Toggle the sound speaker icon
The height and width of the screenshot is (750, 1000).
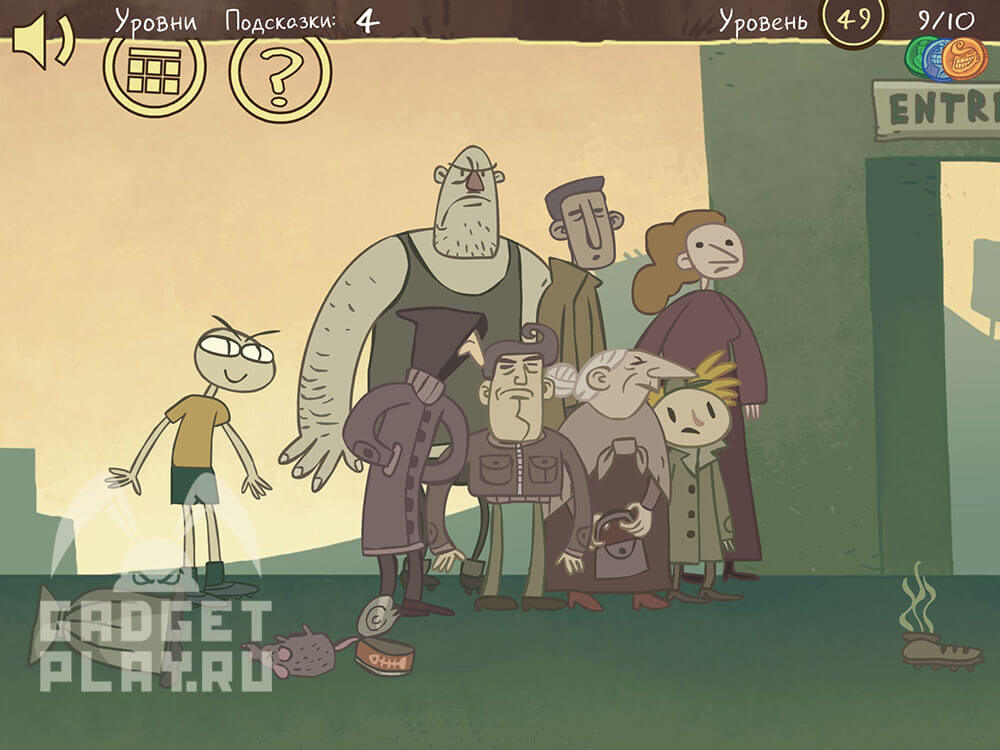[40, 44]
